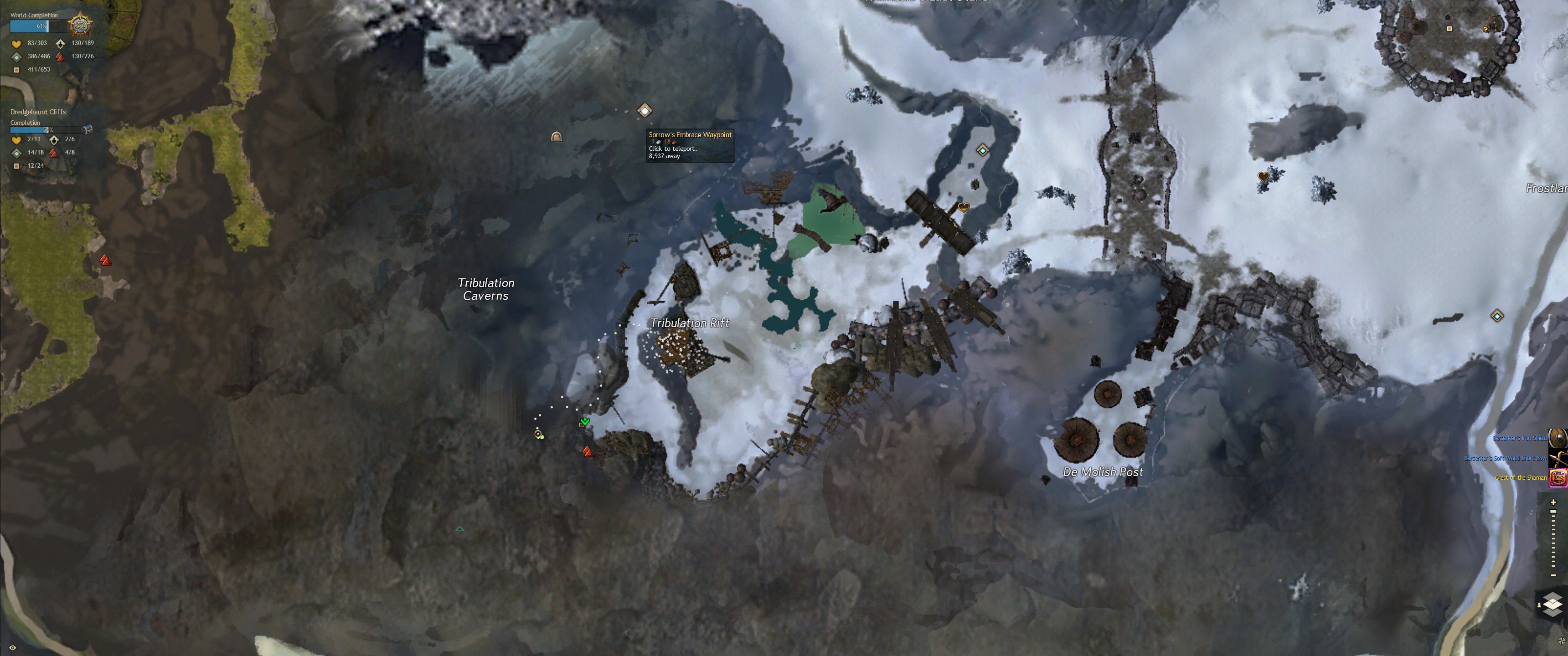Viewport: 1568px width, 656px height.
Task: Click the green checkmark marker on the map
Action: click(585, 421)
